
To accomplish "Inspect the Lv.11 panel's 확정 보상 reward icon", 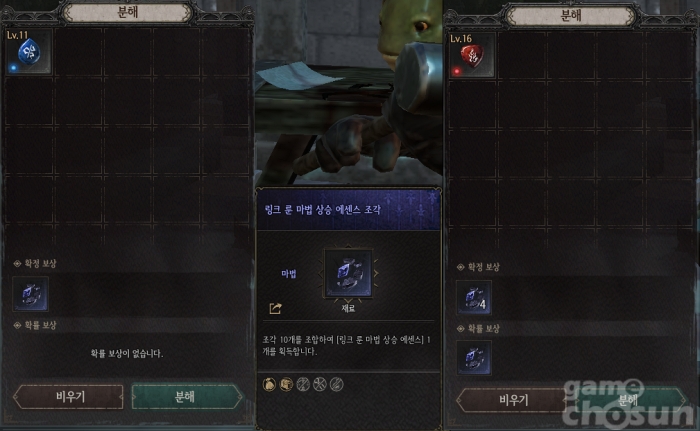I will pyautogui.click(x=30, y=295).
